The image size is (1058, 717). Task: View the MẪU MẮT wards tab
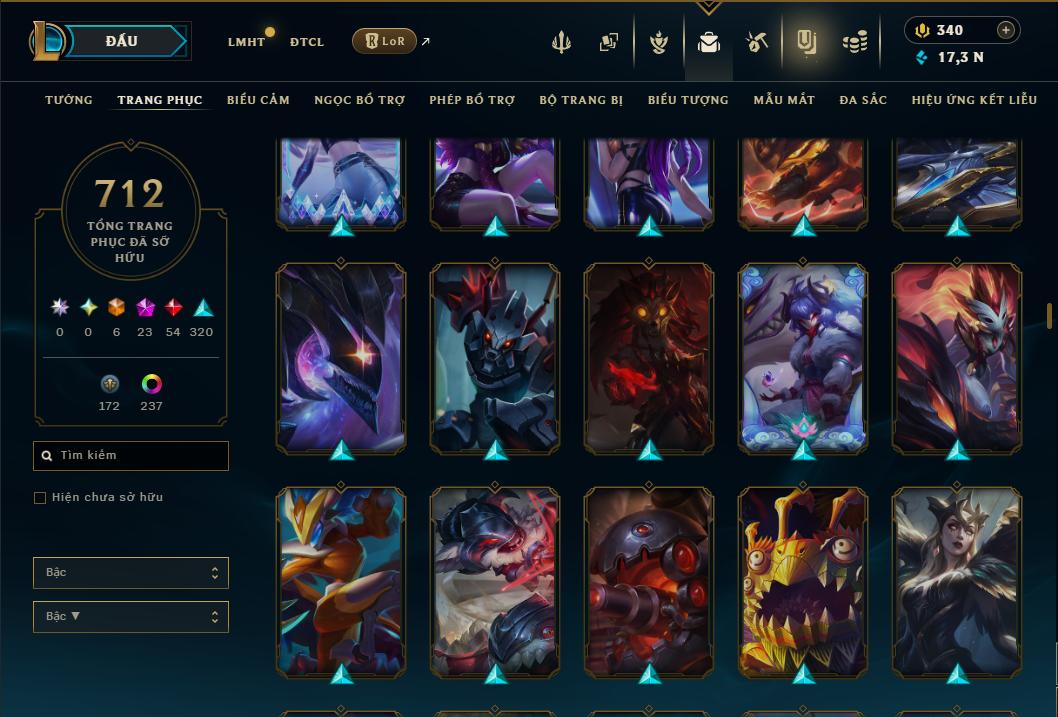pyautogui.click(x=784, y=100)
